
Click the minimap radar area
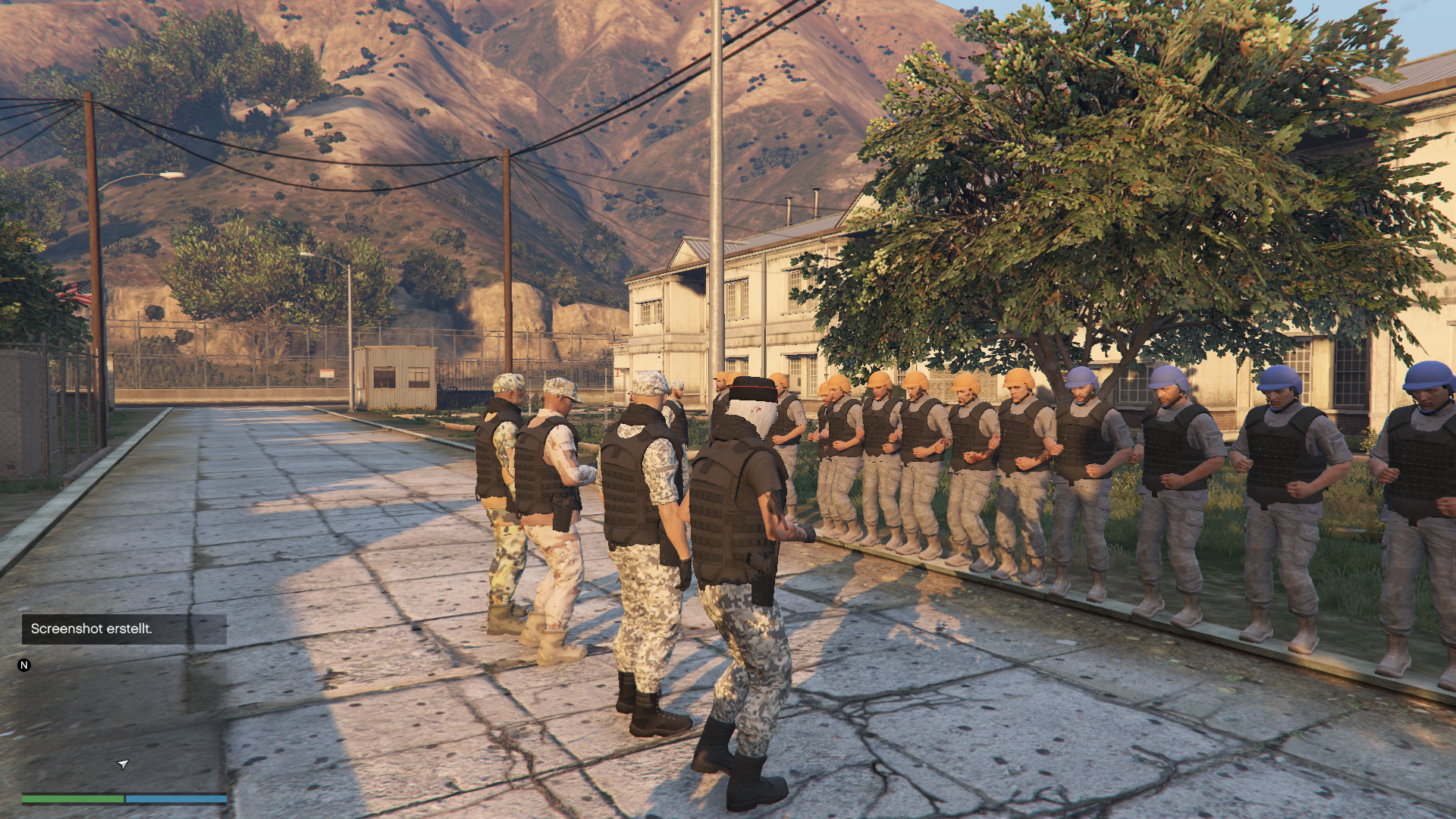(124, 728)
